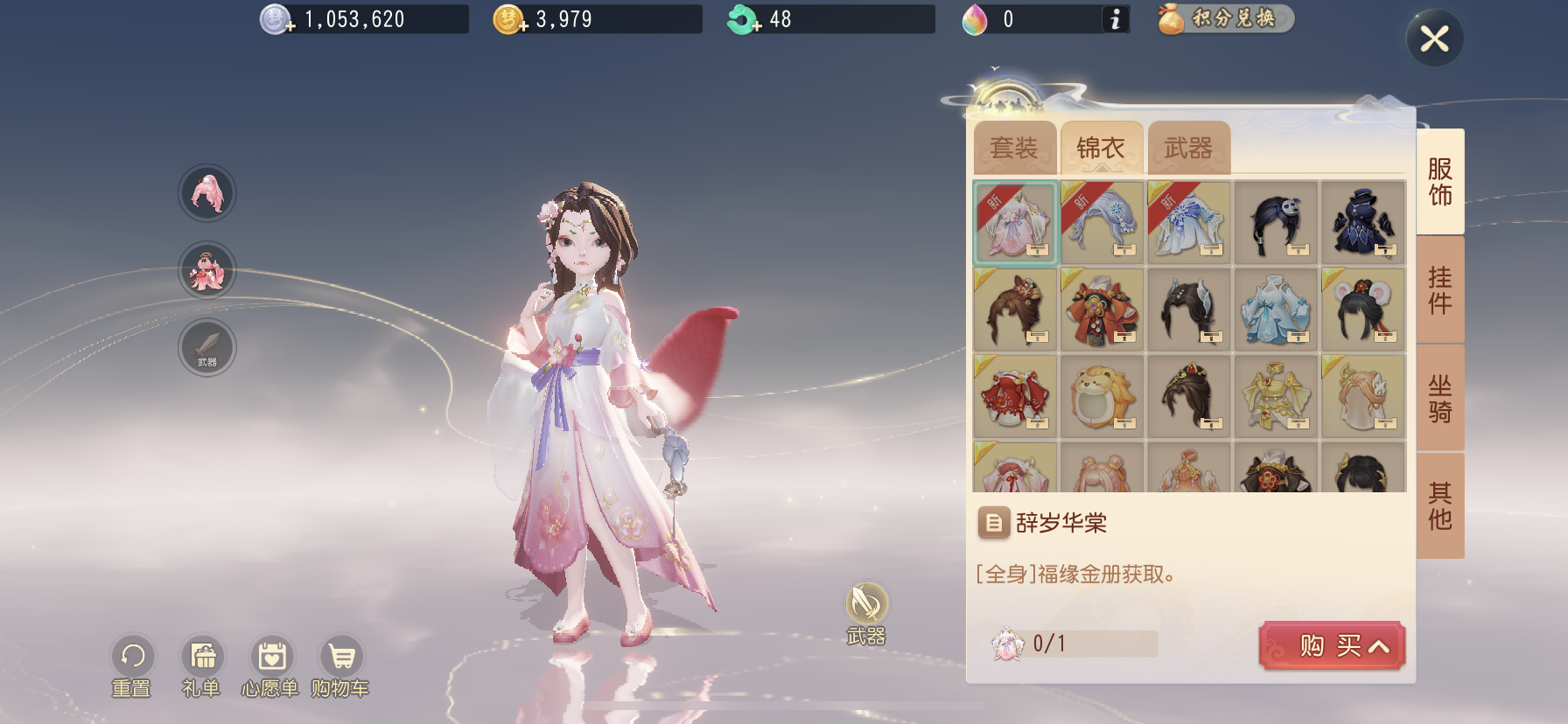The height and width of the screenshot is (724, 1568).
Task: Select the 锦衣 tab
Action: [x=1101, y=148]
